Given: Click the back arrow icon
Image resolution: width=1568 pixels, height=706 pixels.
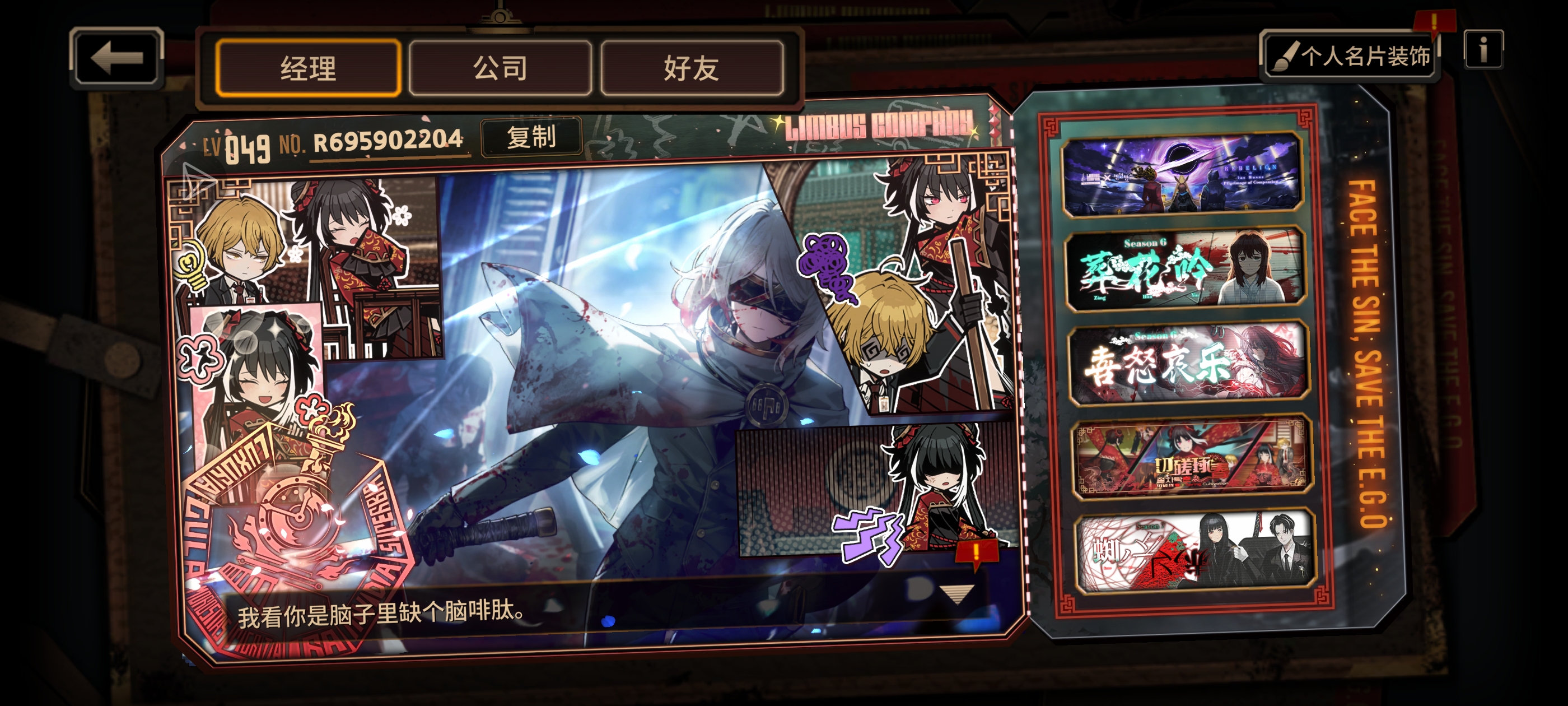Looking at the screenshot, I should coord(118,58).
